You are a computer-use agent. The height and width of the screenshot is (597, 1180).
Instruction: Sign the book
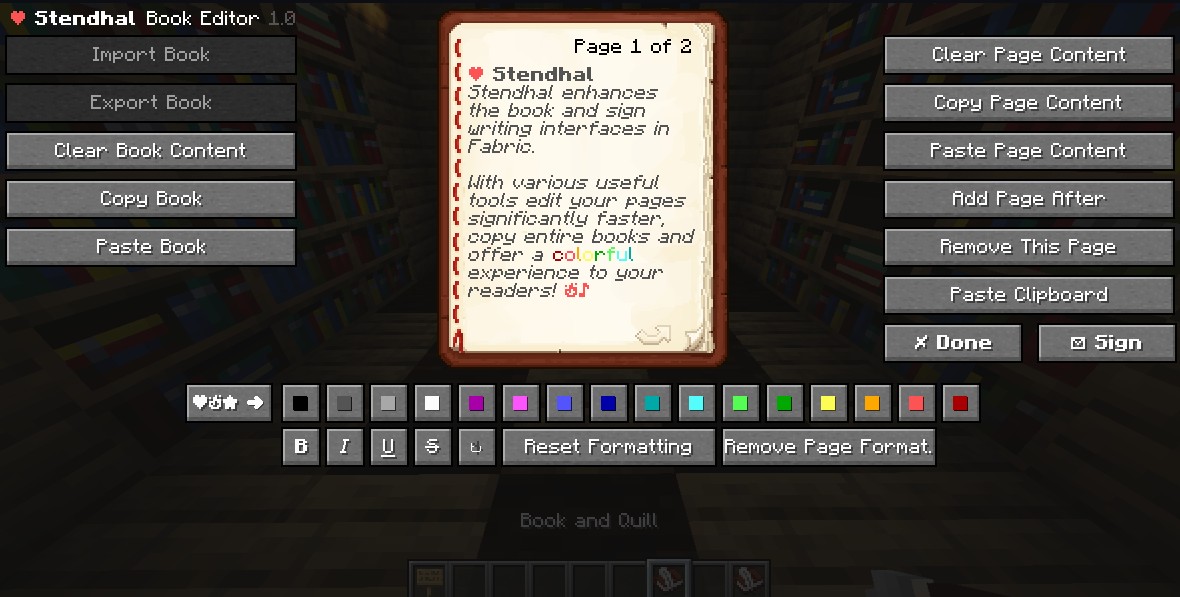point(1105,343)
